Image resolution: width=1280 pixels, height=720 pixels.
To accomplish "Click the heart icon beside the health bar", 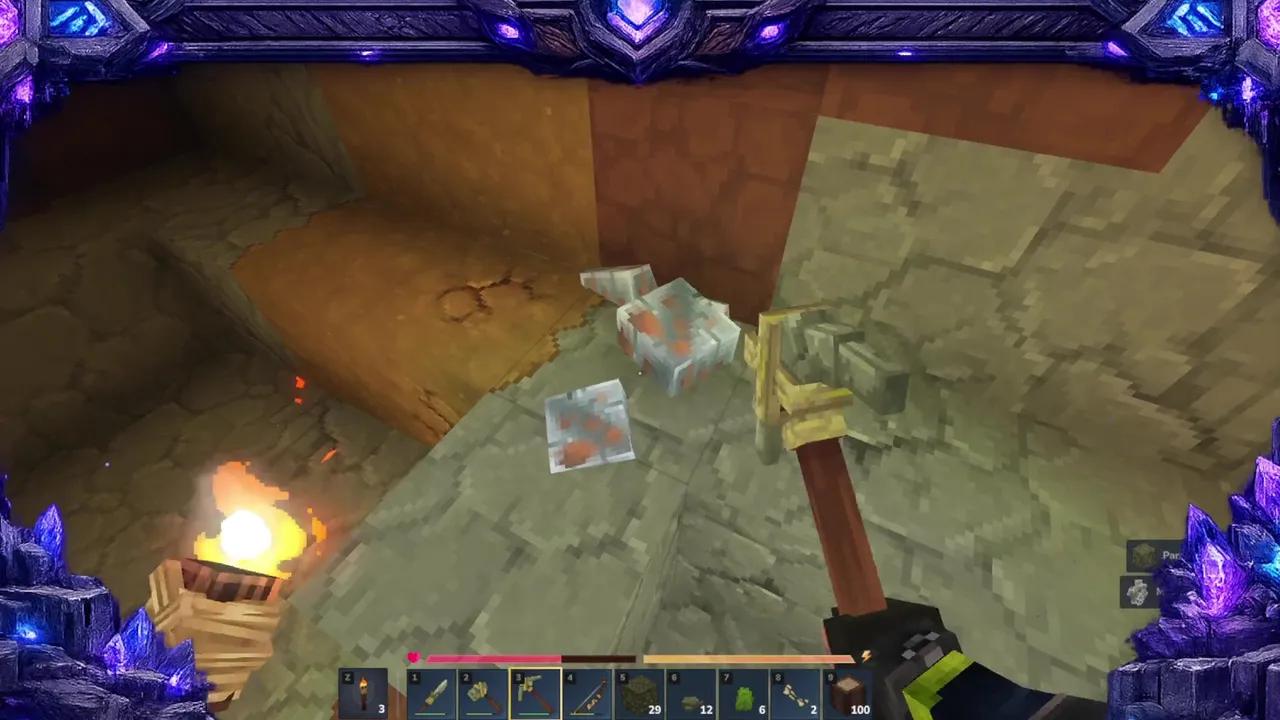I will pos(413,658).
